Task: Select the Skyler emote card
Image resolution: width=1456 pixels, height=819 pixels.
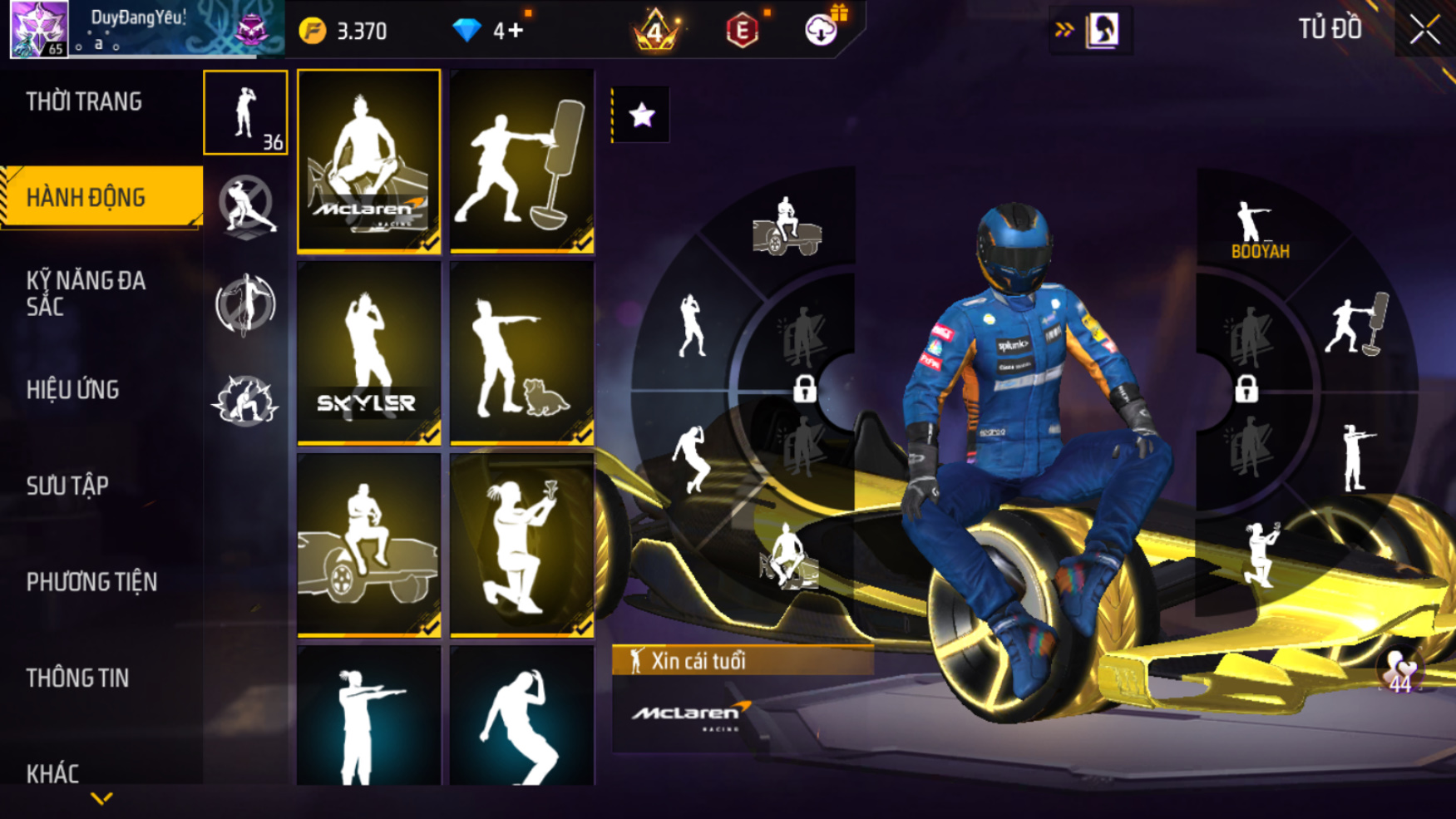Action: pos(368,353)
